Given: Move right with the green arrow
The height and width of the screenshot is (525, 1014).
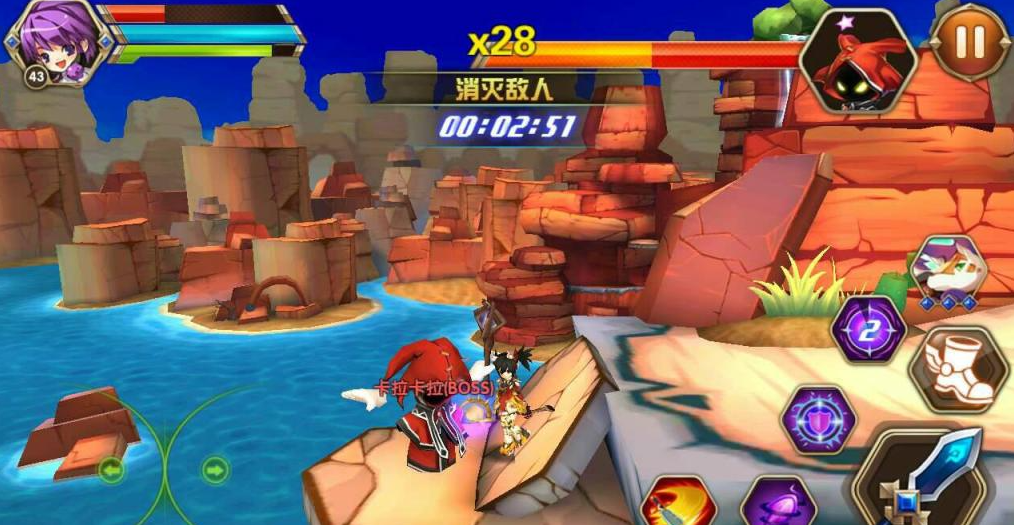Looking at the screenshot, I should [215, 469].
